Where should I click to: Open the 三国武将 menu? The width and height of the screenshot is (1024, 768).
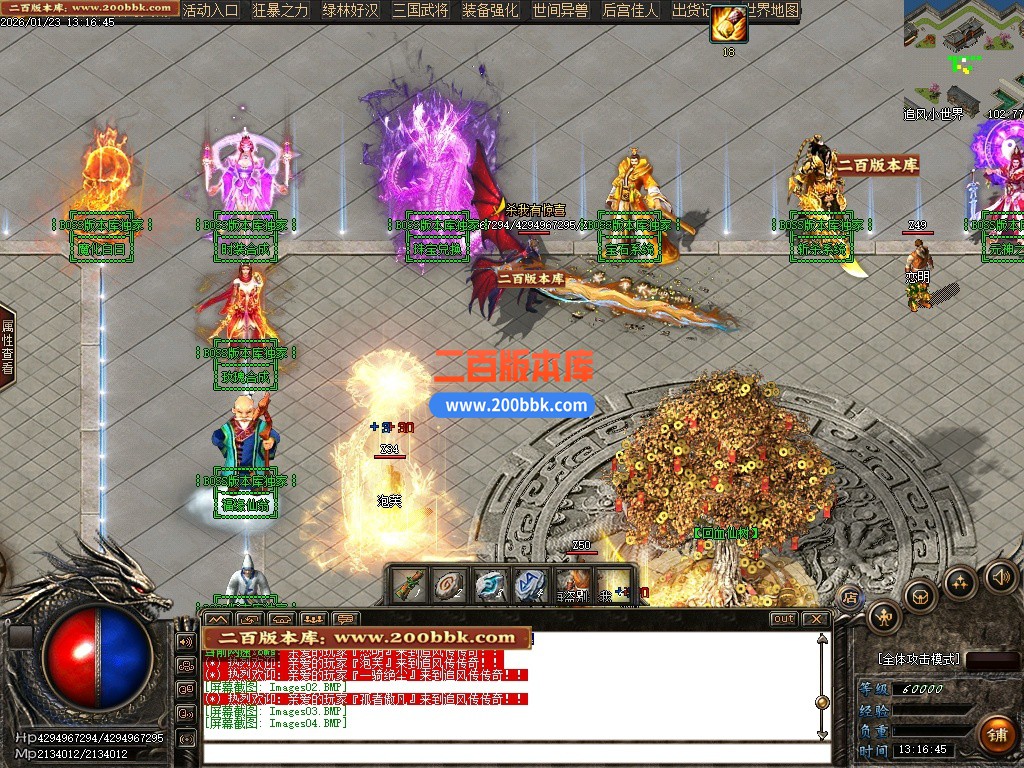(420, 11)
